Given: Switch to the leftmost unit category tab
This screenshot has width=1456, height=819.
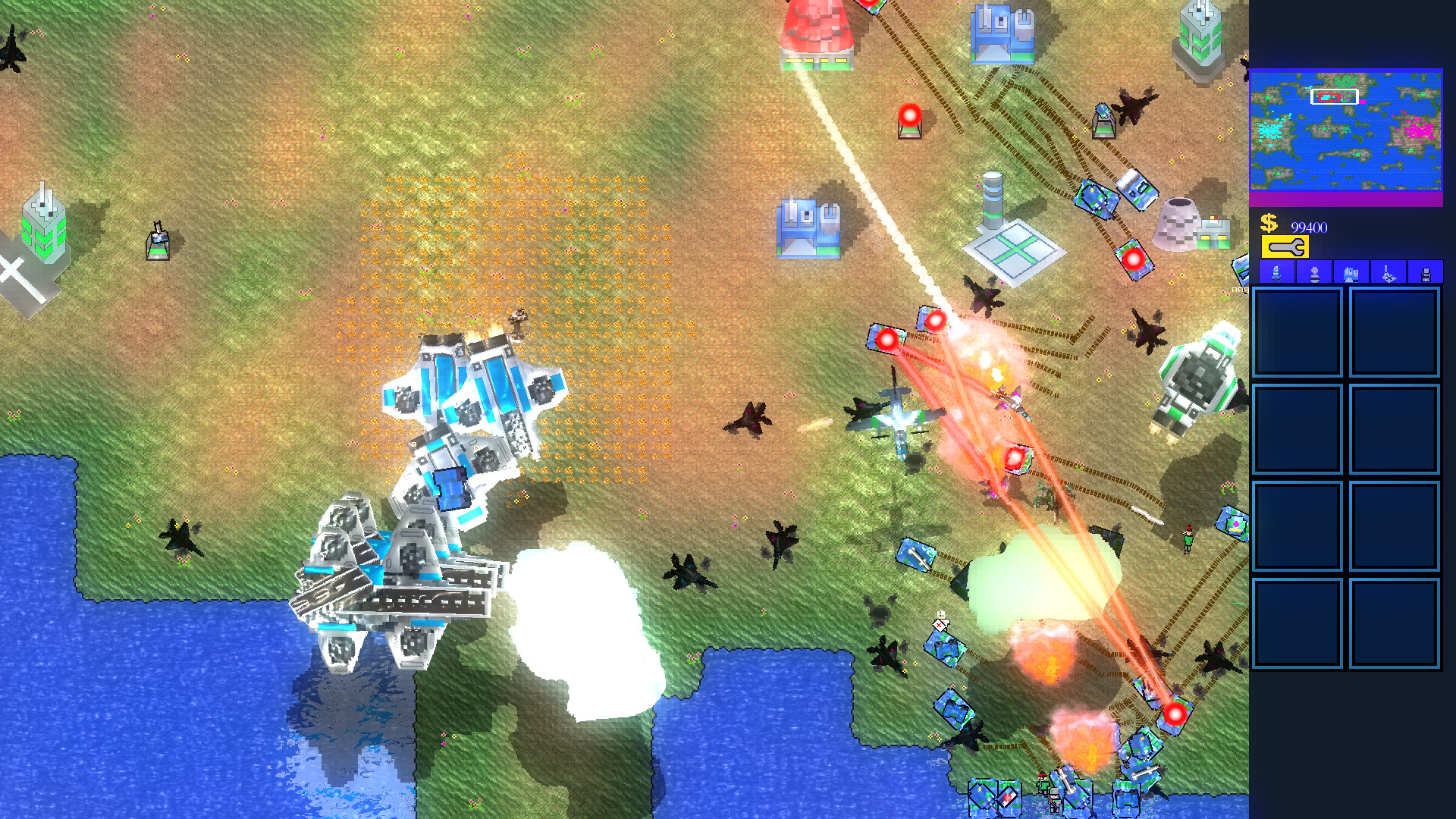Looking at the screenshot, I should click(x=1276, y=272).
